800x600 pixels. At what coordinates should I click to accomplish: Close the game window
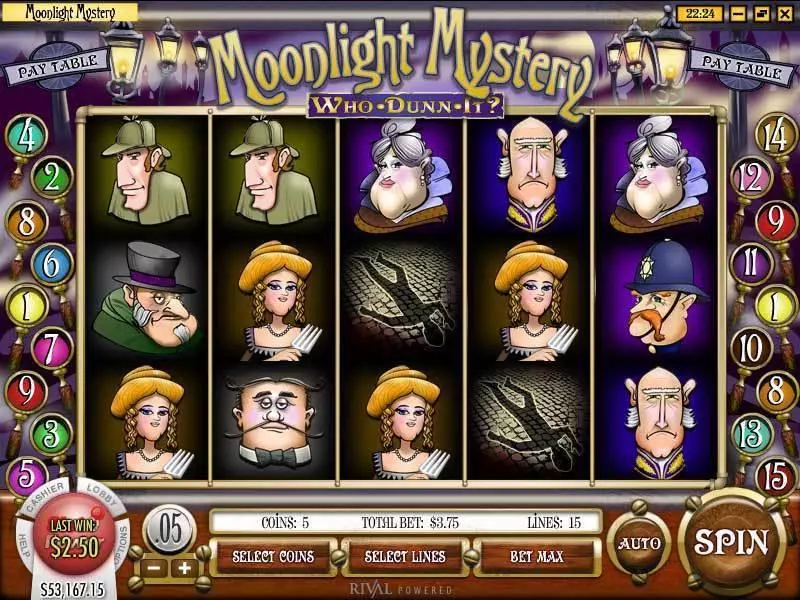point(786,13)
